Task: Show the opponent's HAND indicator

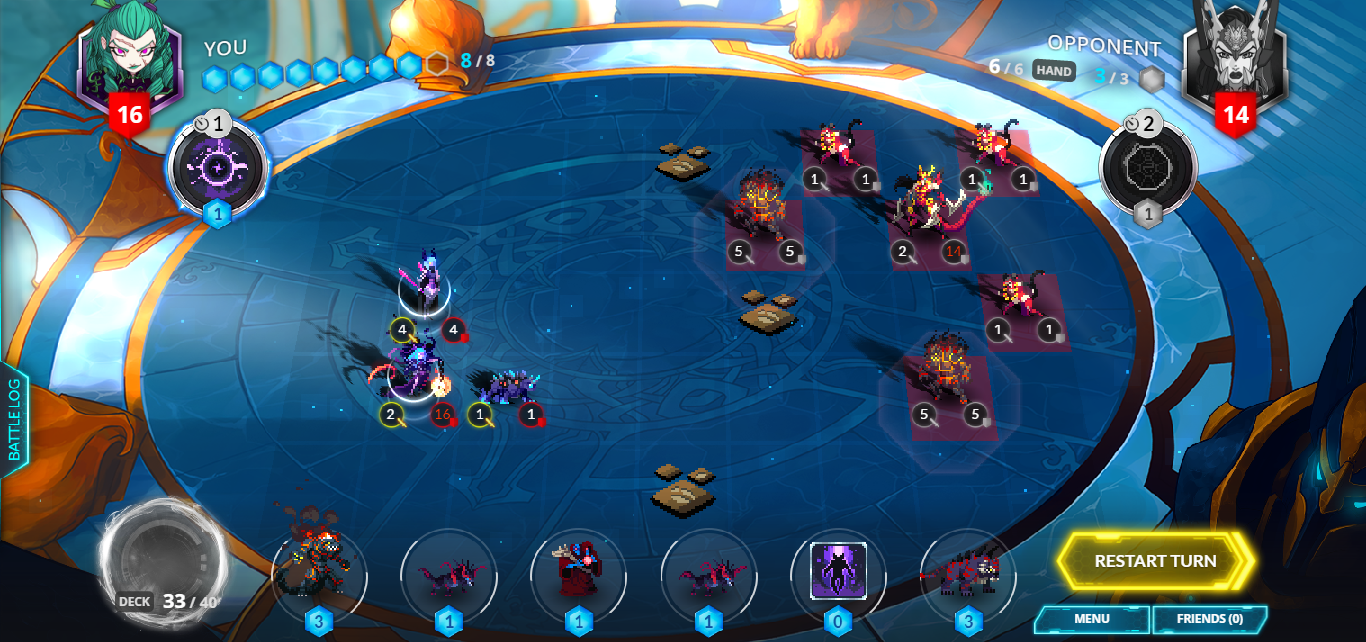Action: coord(1054,70)
